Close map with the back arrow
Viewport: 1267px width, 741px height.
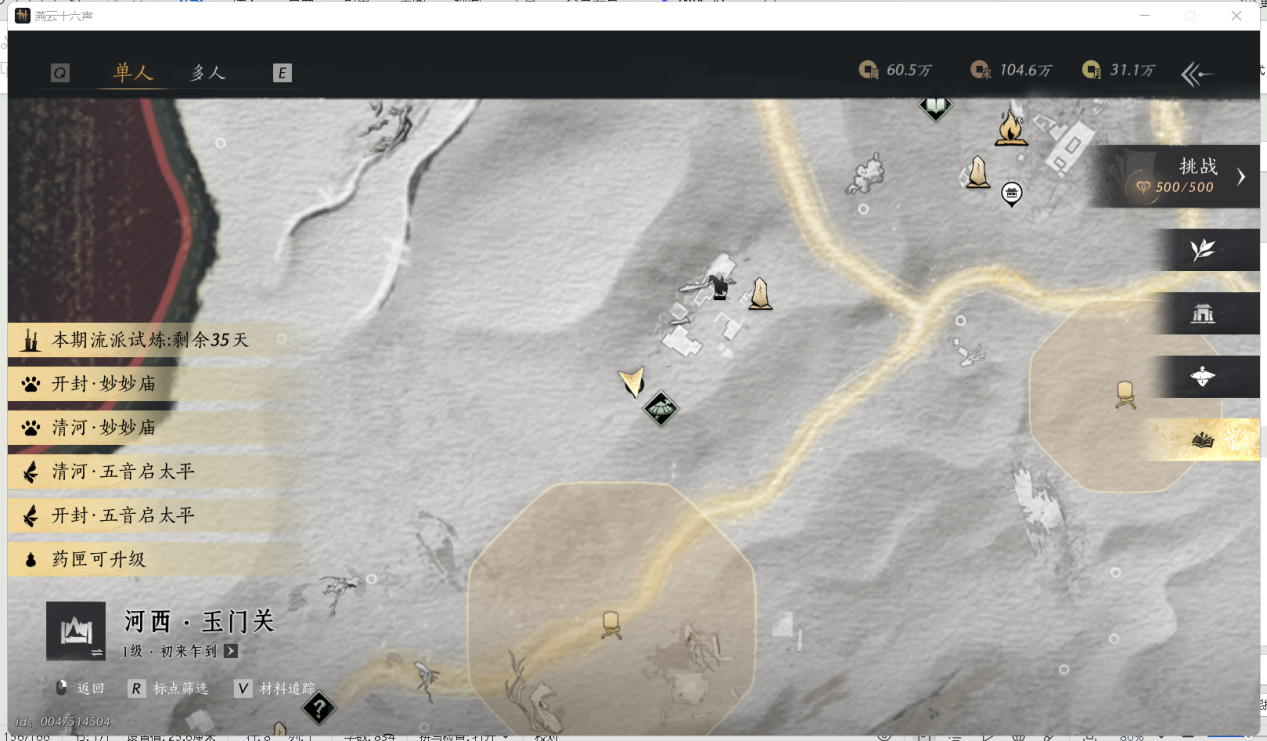(1197, 74)
